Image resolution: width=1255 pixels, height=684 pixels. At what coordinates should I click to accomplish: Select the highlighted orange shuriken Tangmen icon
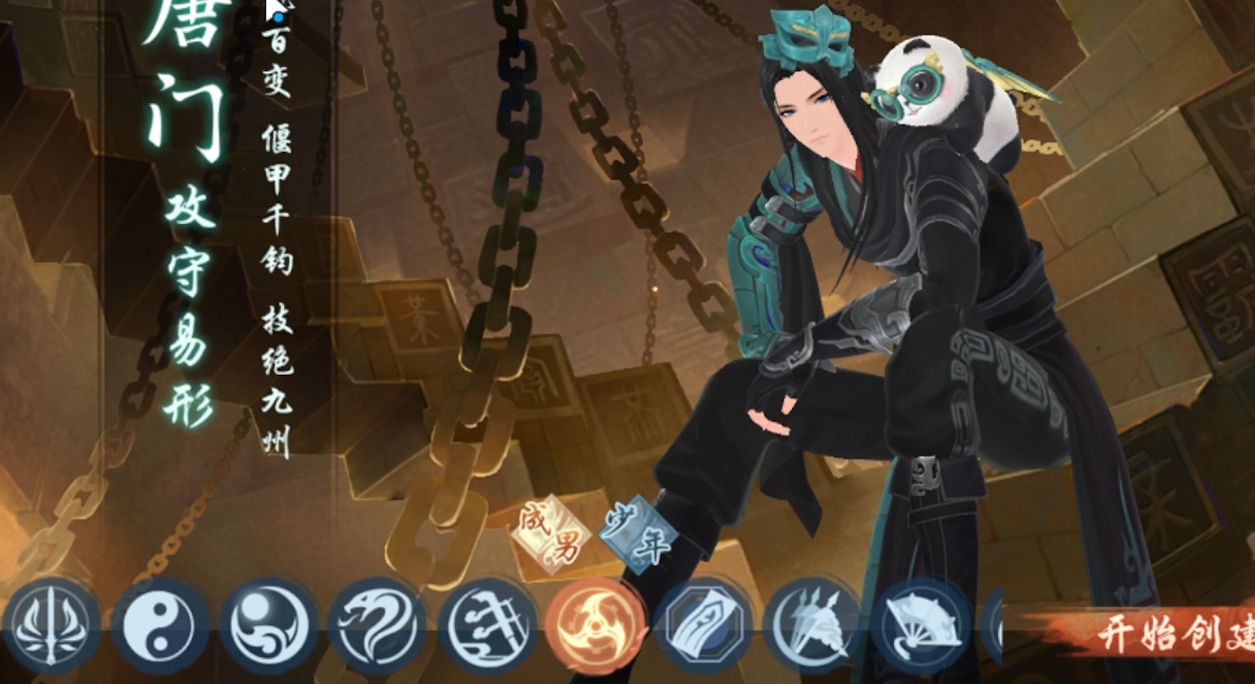[596, 626]
